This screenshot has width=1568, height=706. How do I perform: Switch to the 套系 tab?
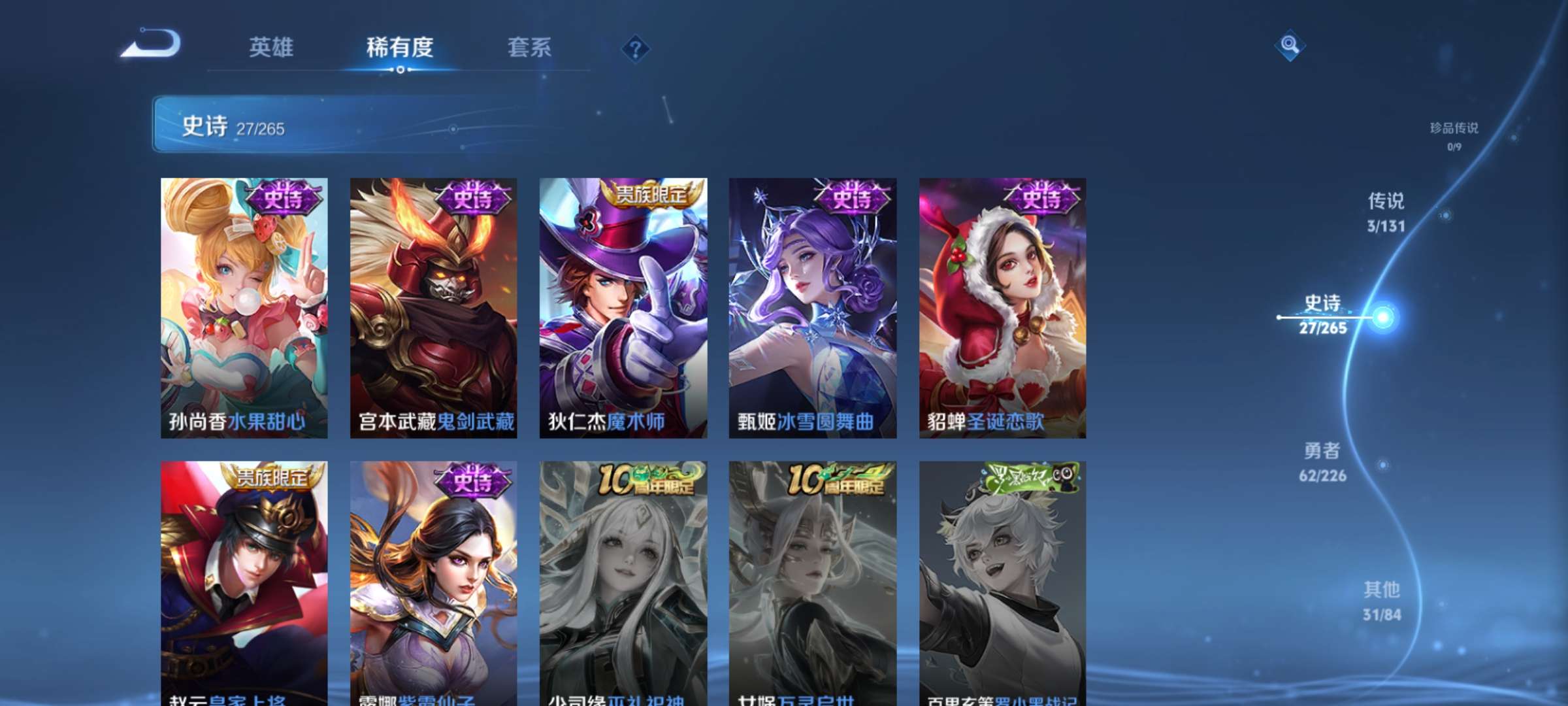[x=529, y=47]
